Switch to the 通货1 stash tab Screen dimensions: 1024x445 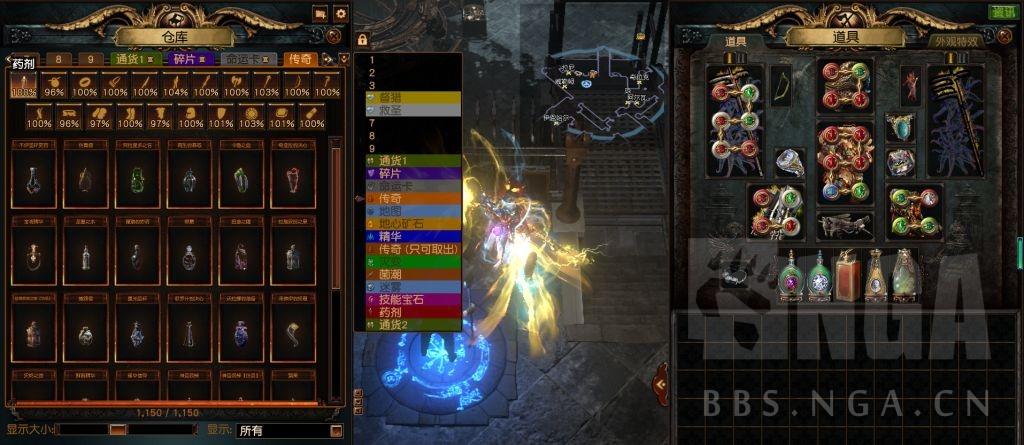pos(135,59)
